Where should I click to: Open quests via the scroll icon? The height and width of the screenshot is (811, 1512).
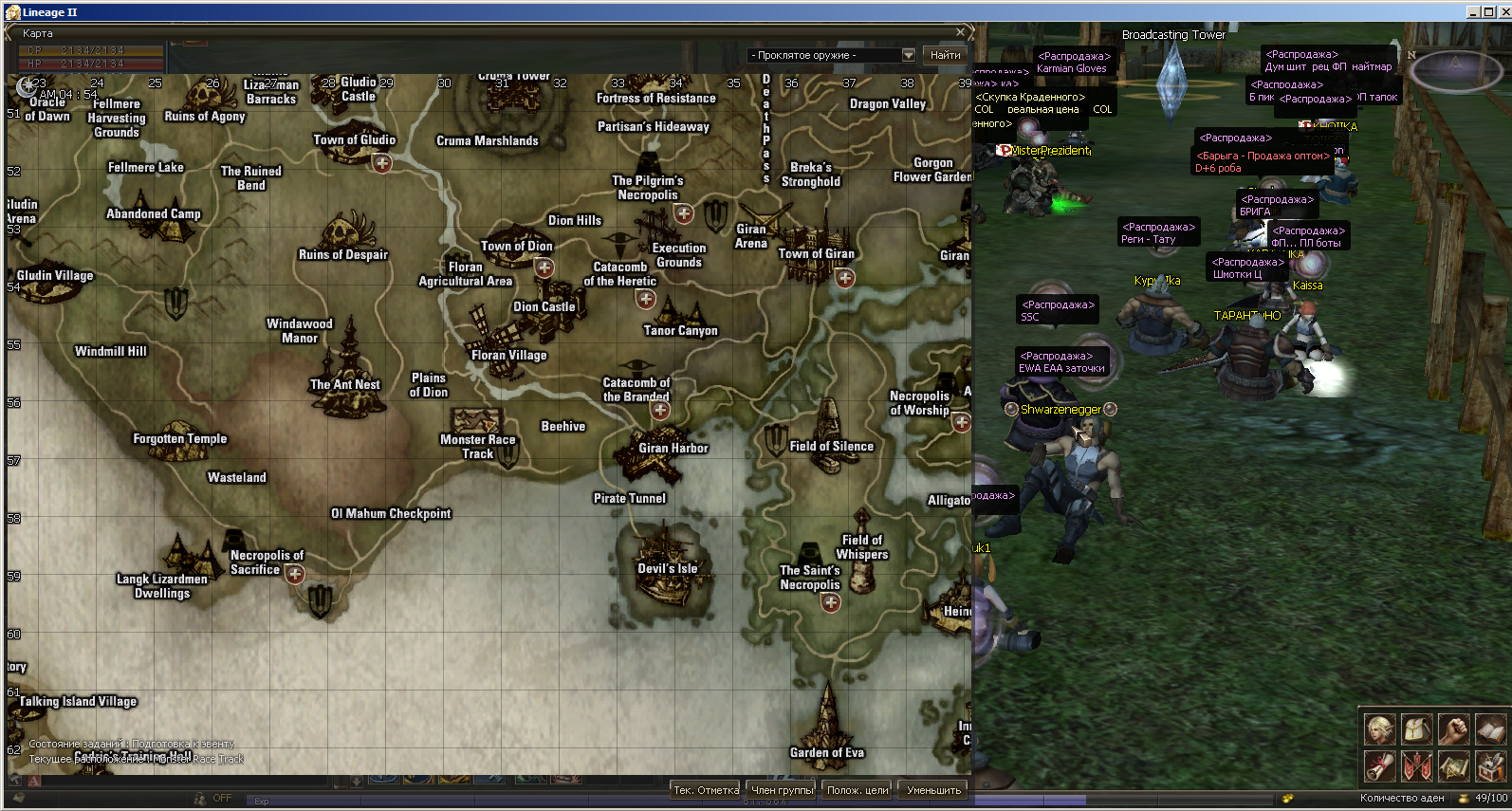coord(1380,765)
